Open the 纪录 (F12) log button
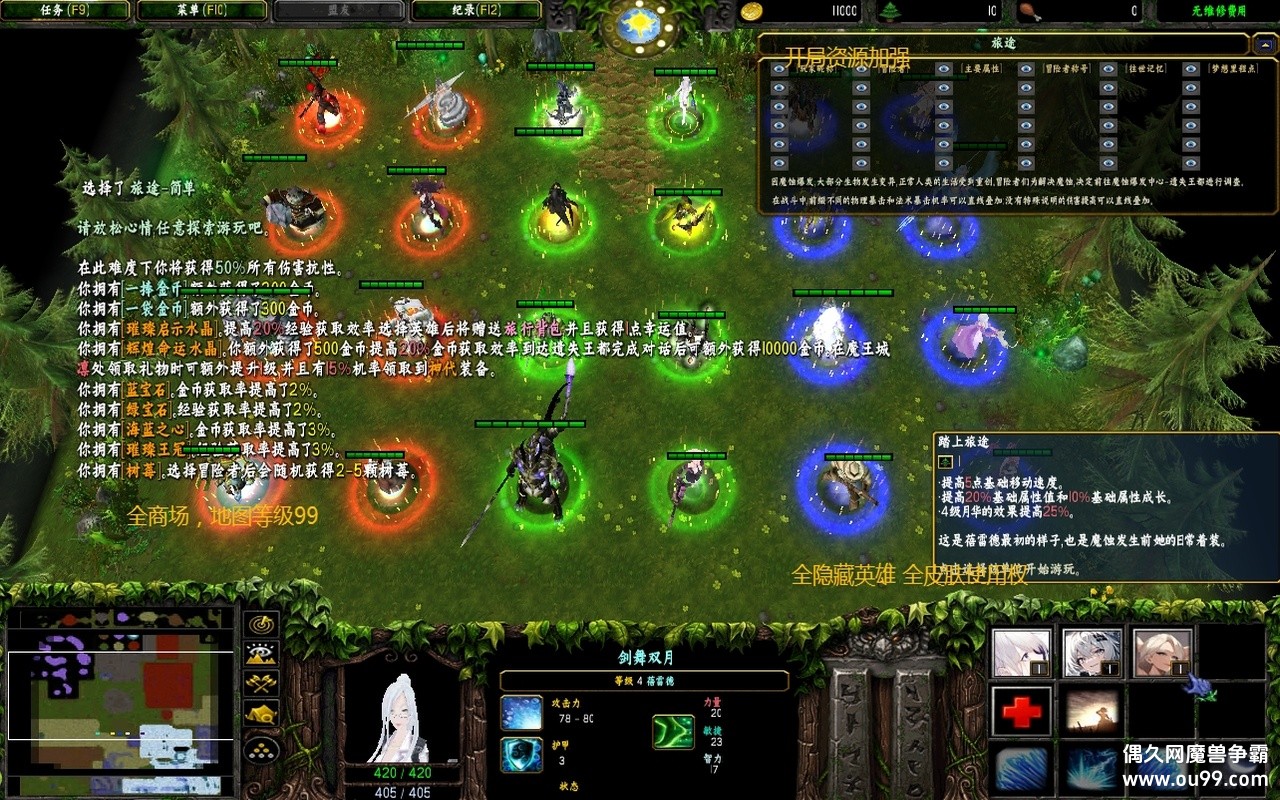This screenshot has height=800, width=1280. (476, 11)
